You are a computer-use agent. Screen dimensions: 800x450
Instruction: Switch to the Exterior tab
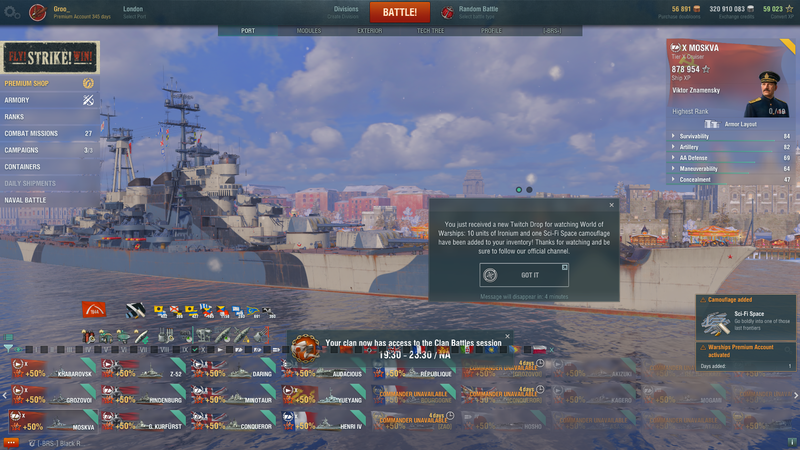pos(369,31)
